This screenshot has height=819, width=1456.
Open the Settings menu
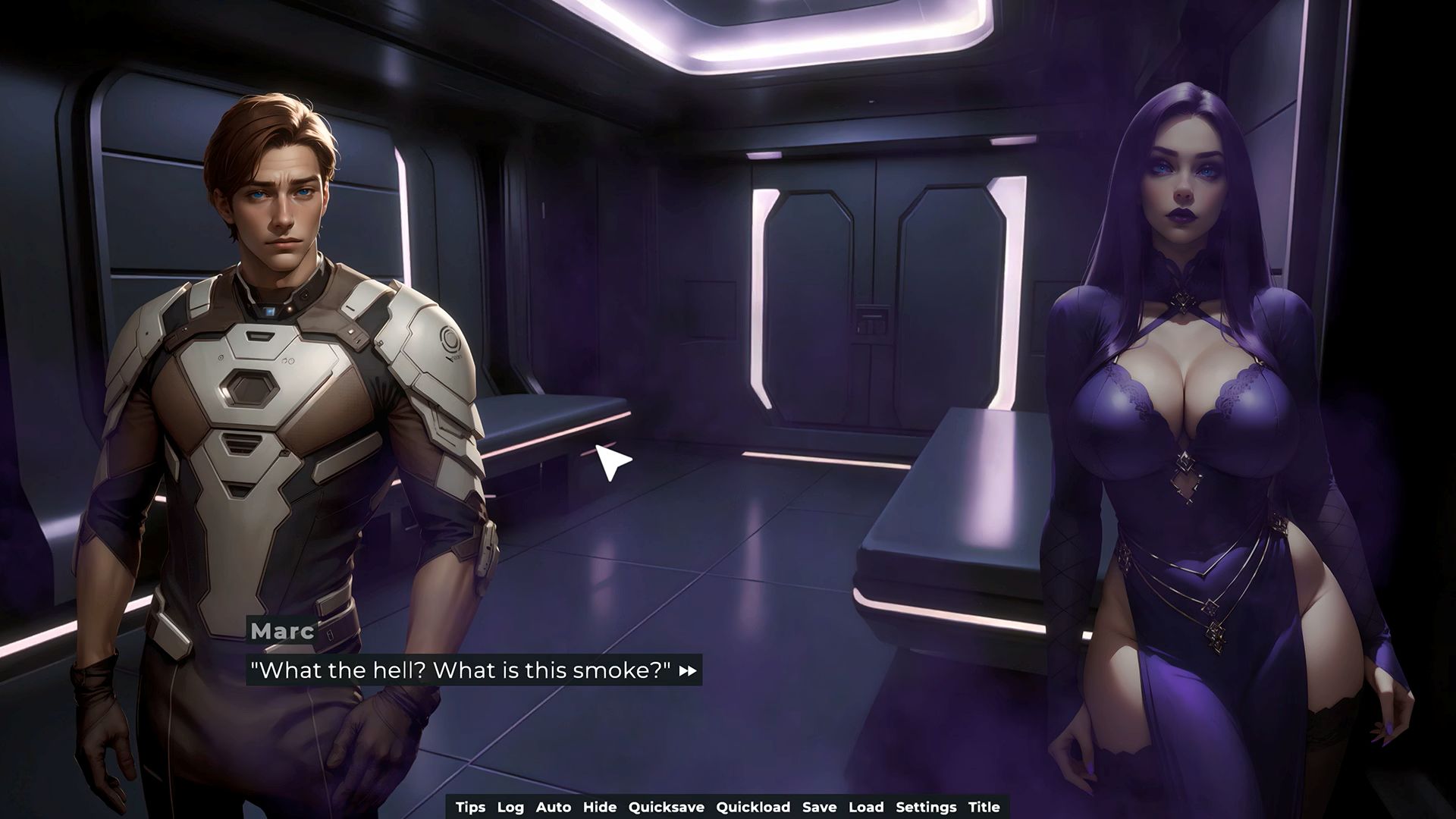(926, 807)
